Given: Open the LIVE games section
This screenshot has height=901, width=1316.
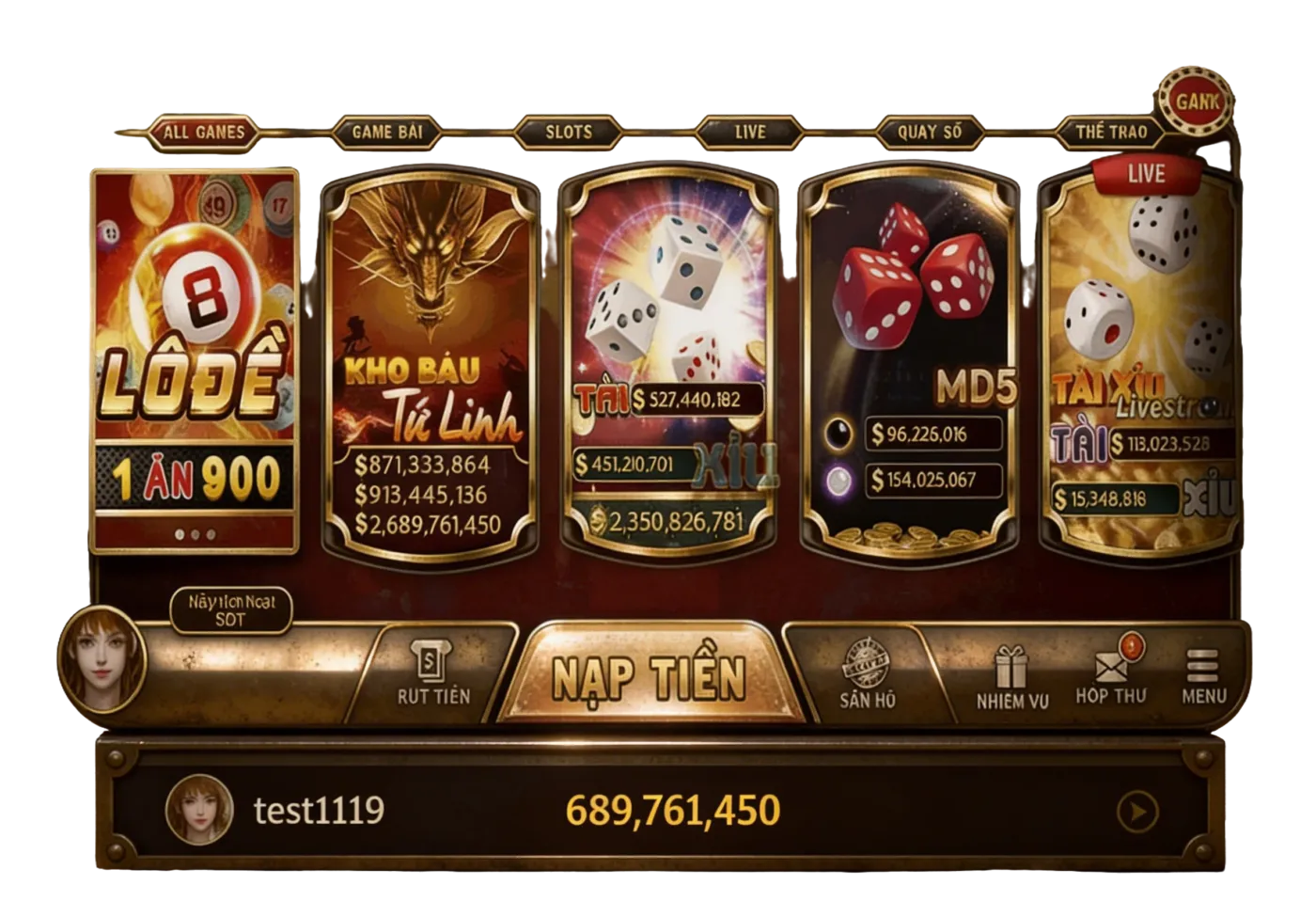Looking at the screenshot, I should point(750,133).
